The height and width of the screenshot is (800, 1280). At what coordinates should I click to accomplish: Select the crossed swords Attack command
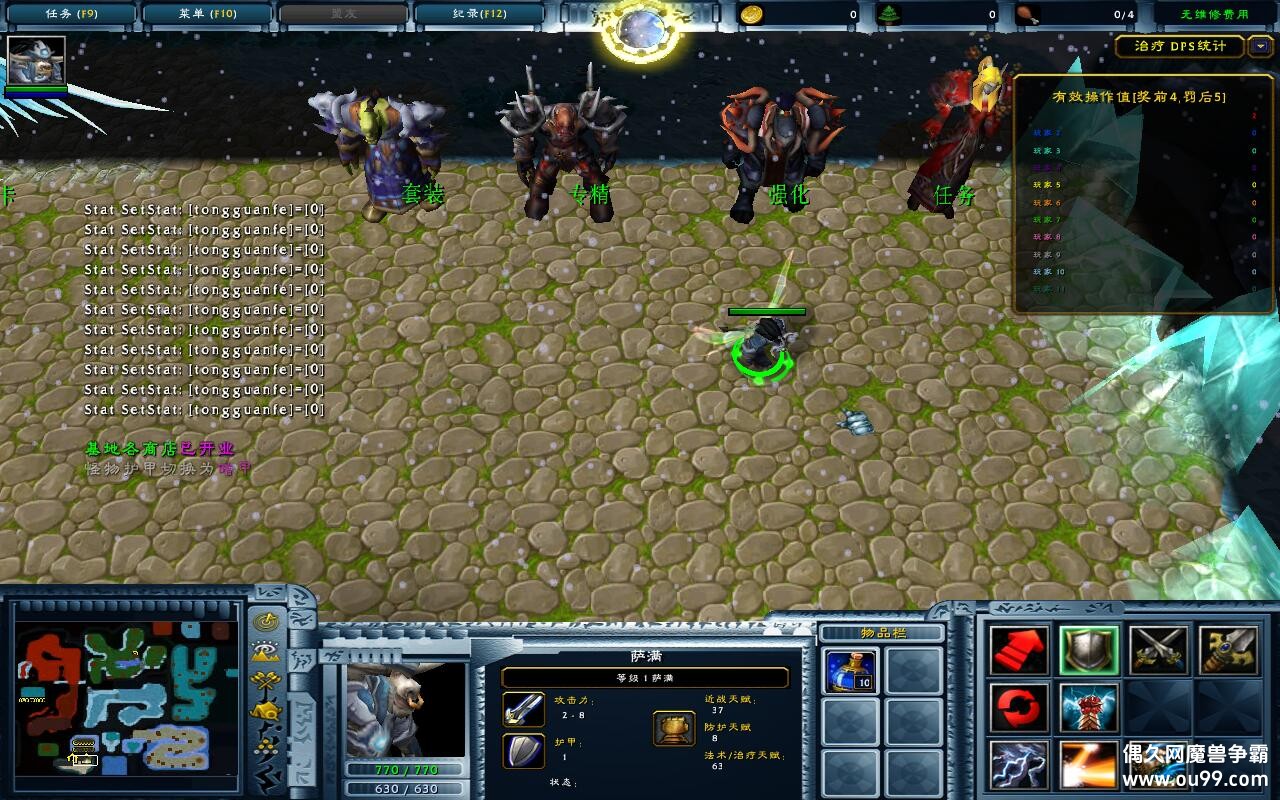(x=1159, y=650)
